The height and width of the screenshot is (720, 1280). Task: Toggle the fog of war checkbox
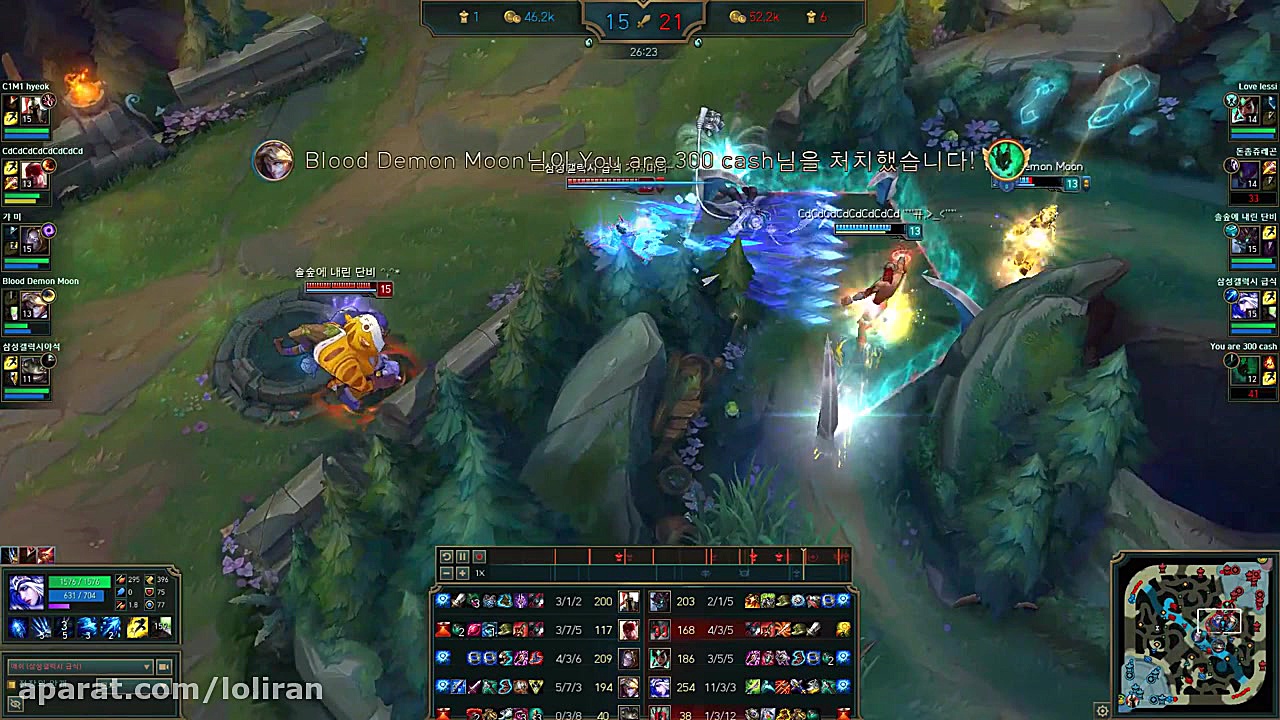14,683
